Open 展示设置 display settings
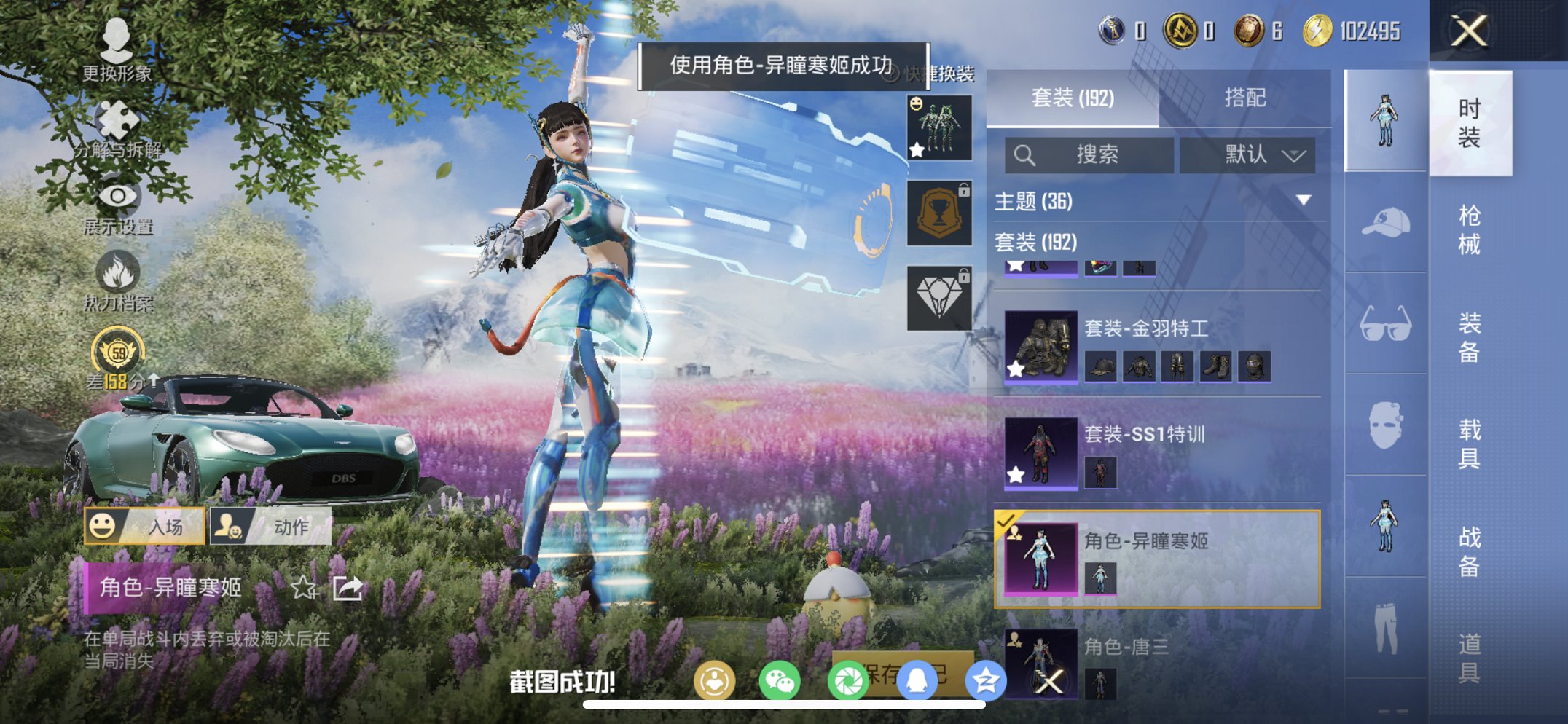This screenshot has height=724, width=1568. pos(117,197)
